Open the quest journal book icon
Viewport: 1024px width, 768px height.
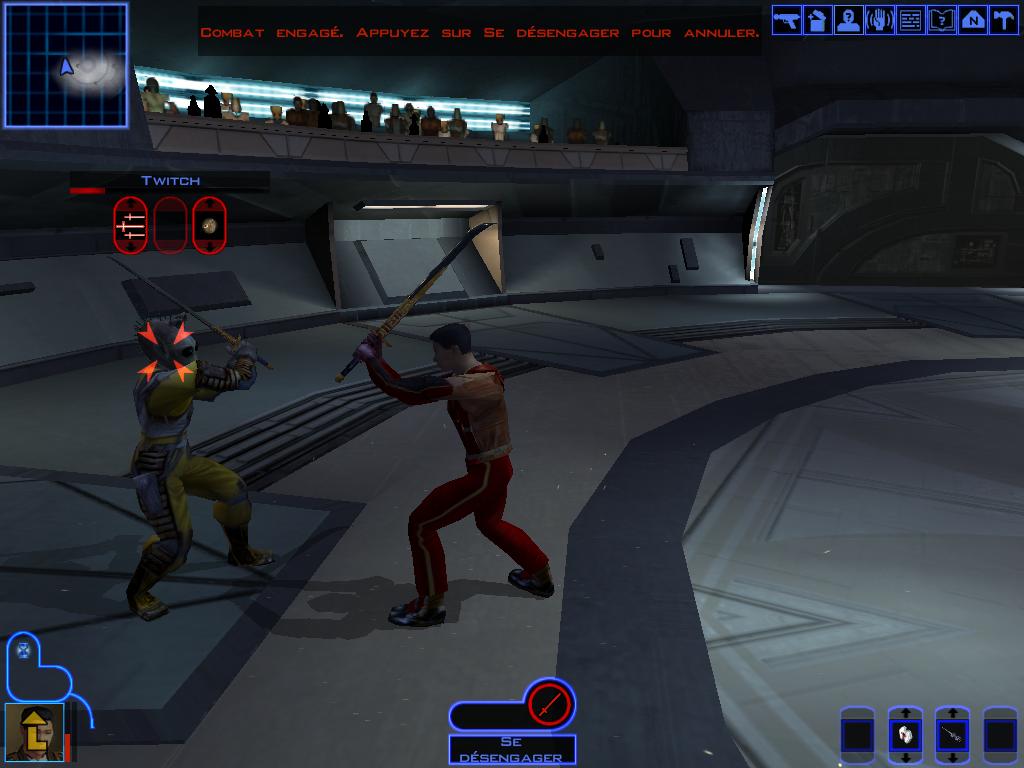pyautogui.click(x=941, y=20)
